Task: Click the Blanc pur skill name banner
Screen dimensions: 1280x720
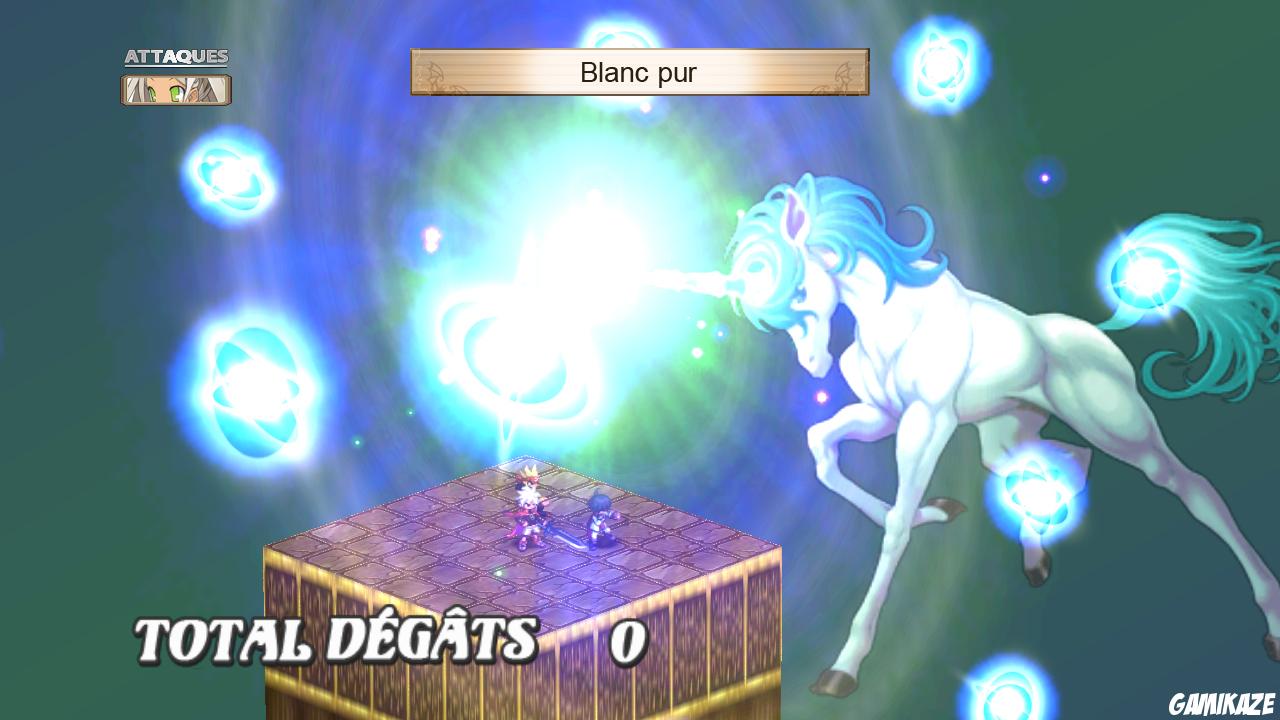Action: (x=639, y=72)
